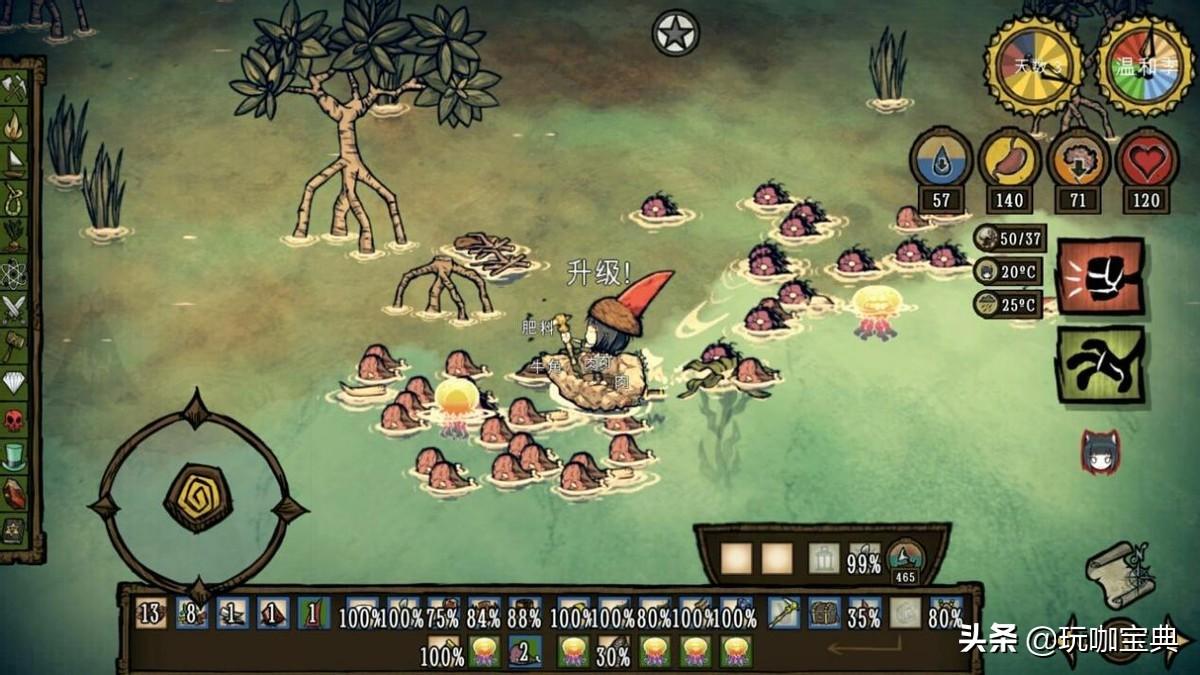Click the cat-eared character avatar icon
This screenshot has width=1200, height=675.
tap(1100, 452)
